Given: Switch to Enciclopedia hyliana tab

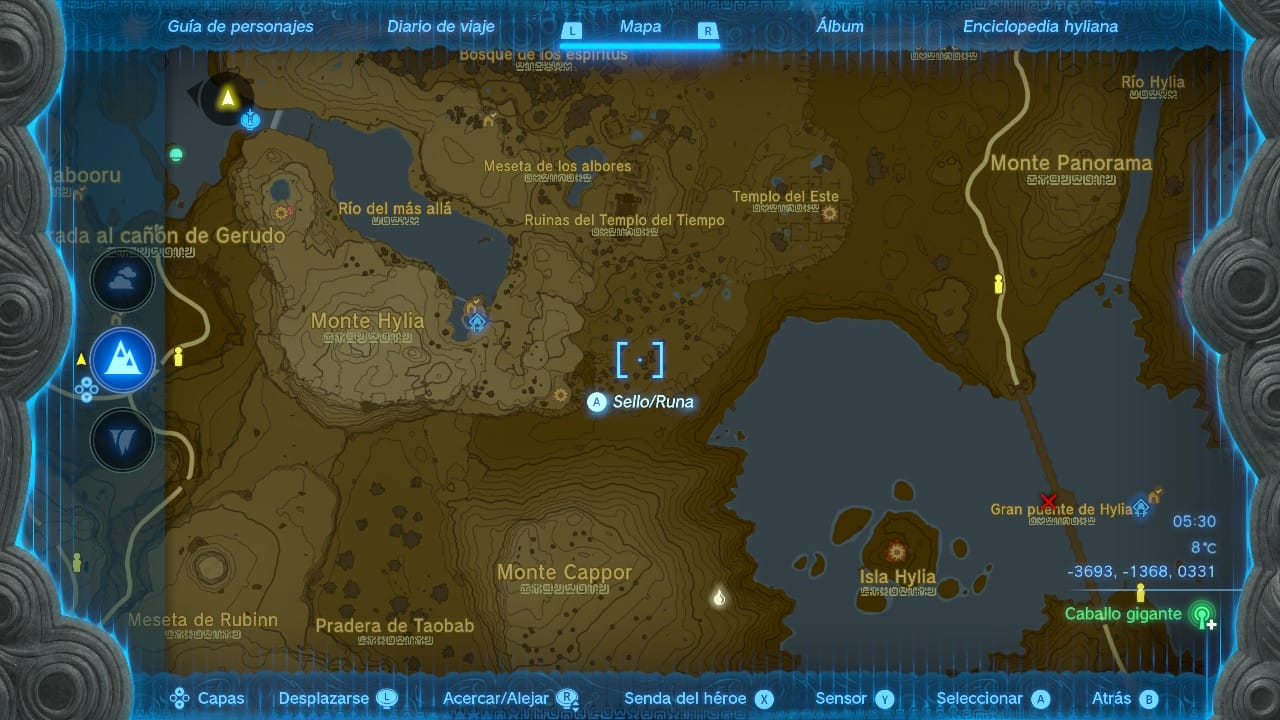Looking at the screenshot, I should (1040, 27).
